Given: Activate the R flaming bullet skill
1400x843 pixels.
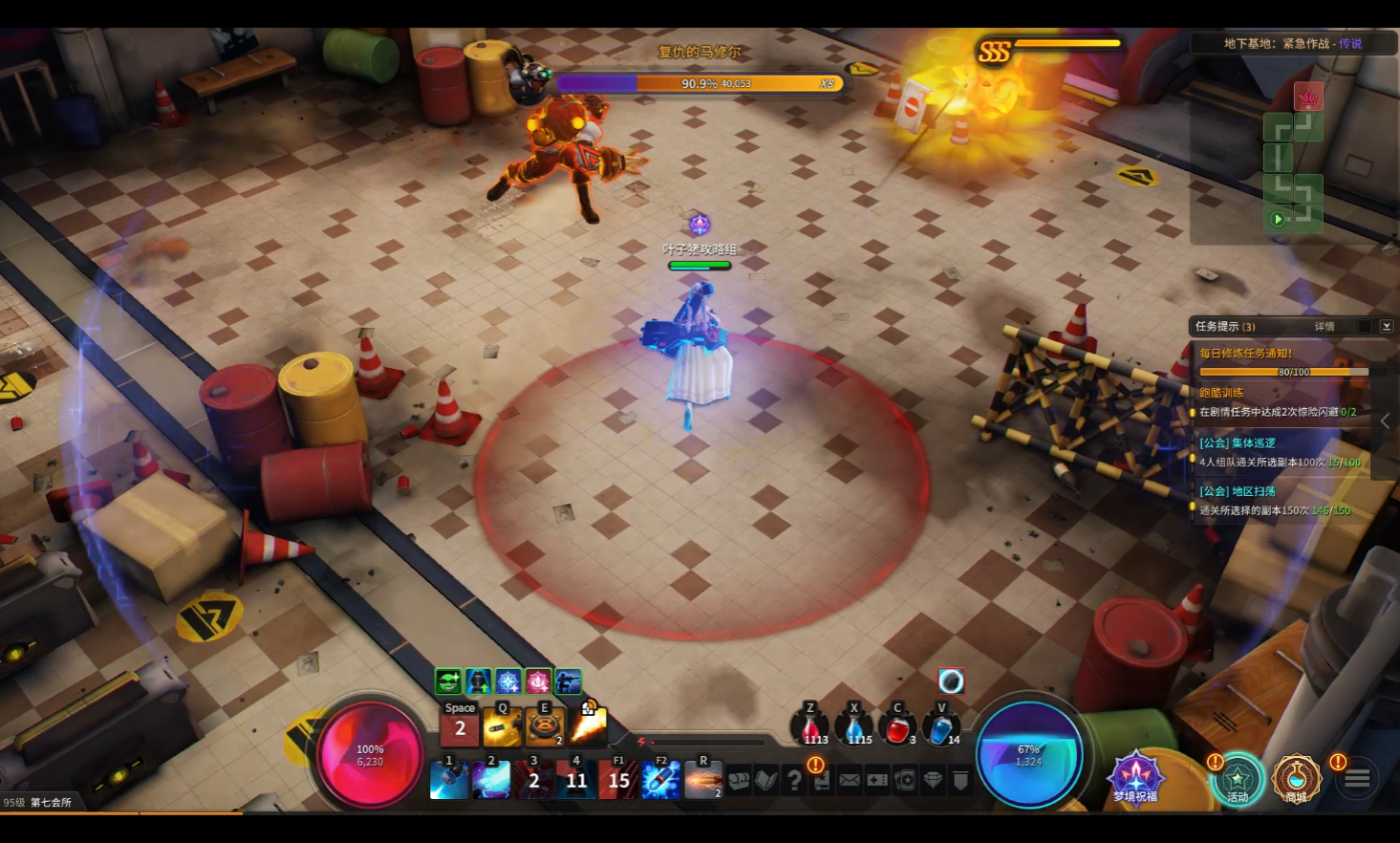Looking at the screenshot, I should click(x=703, y=780).
